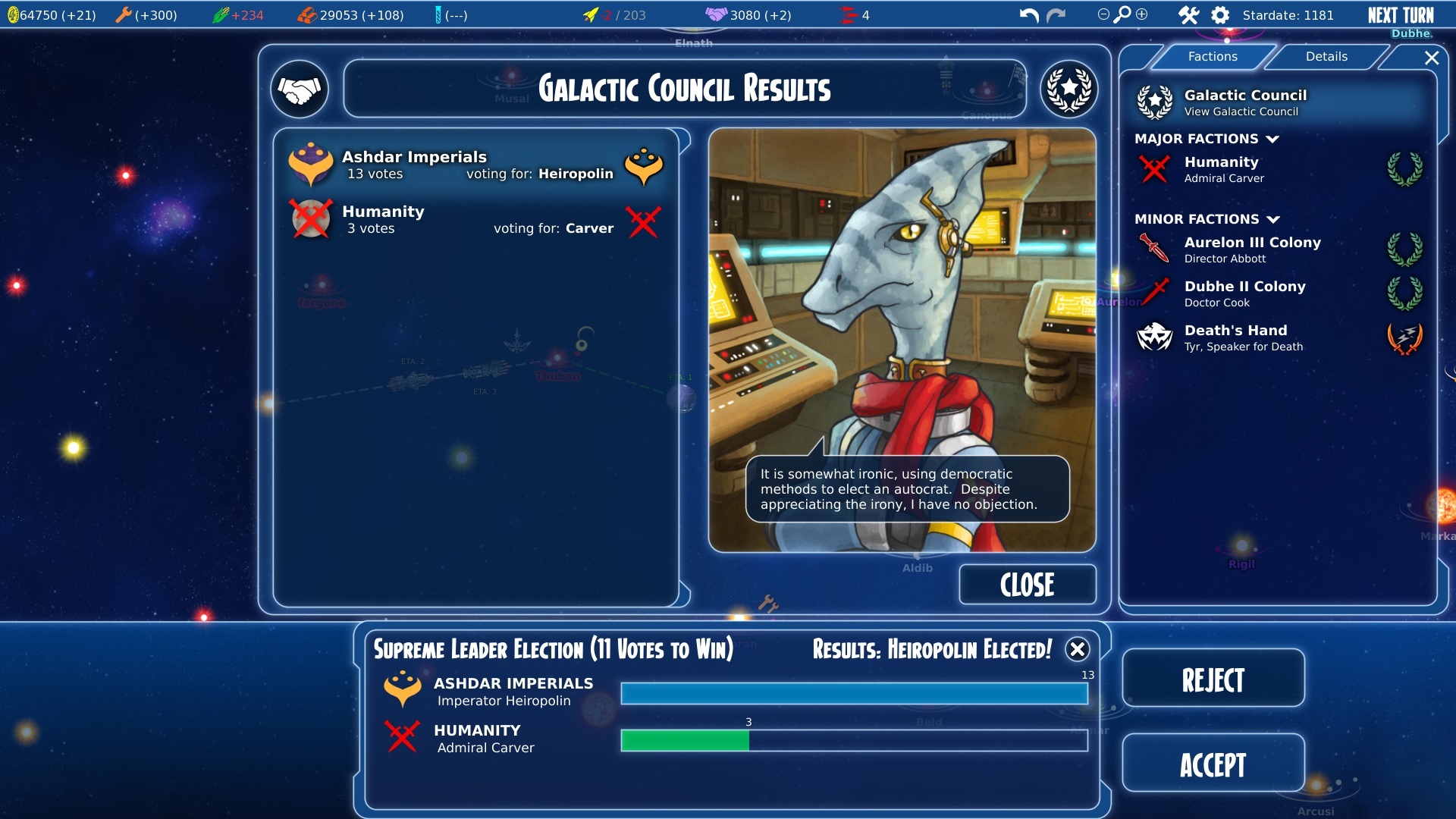Open the gear settings icon
Image resolution: width=1456 pixels, height=819 pixels.
(x=1220, y=15)
